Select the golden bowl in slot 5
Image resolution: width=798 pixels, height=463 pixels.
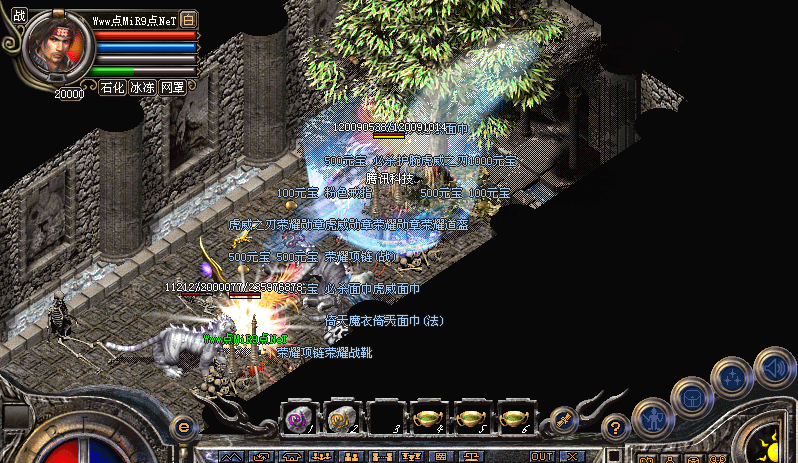(471, 418)
